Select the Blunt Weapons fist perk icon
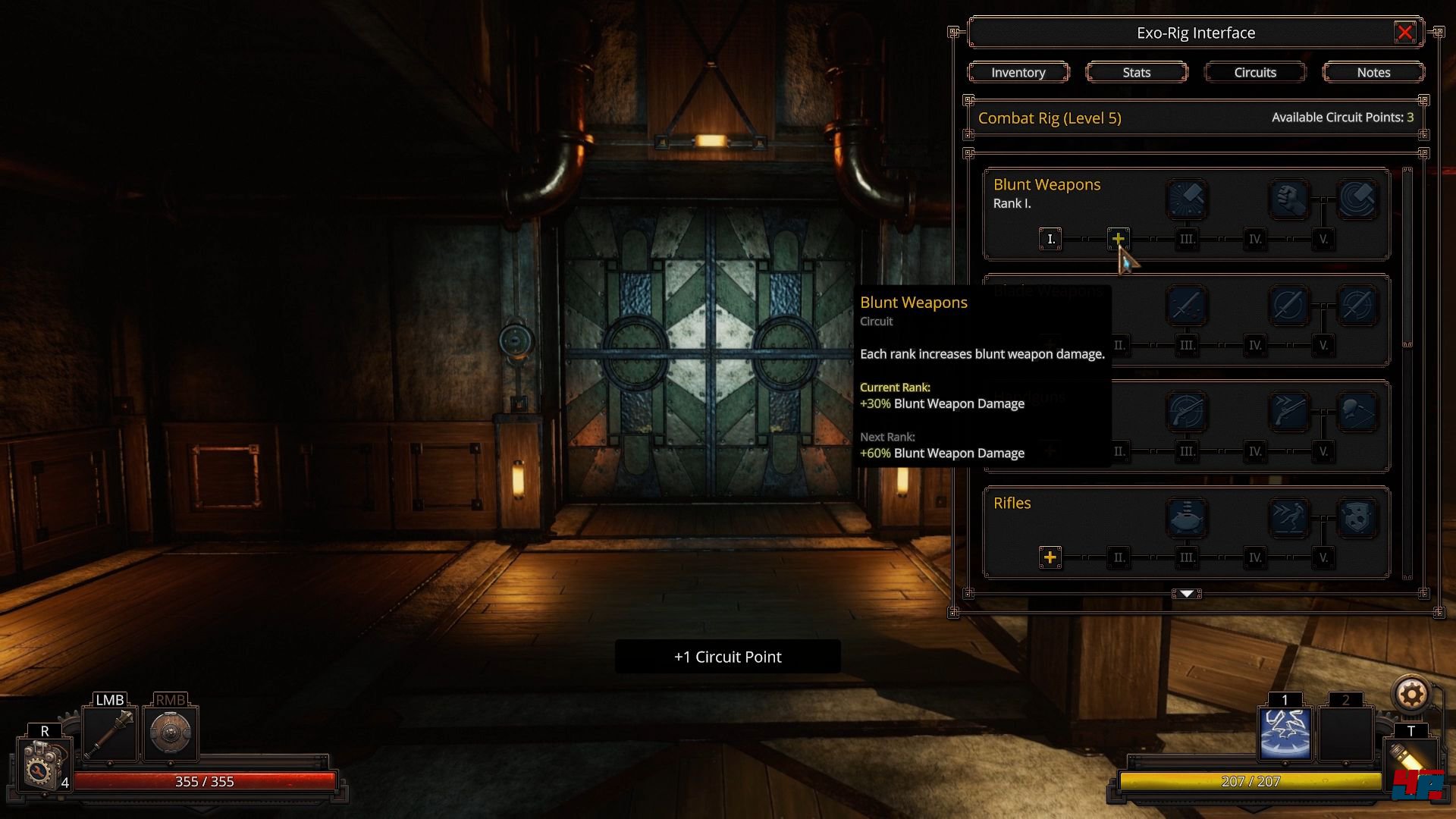 1289,199
